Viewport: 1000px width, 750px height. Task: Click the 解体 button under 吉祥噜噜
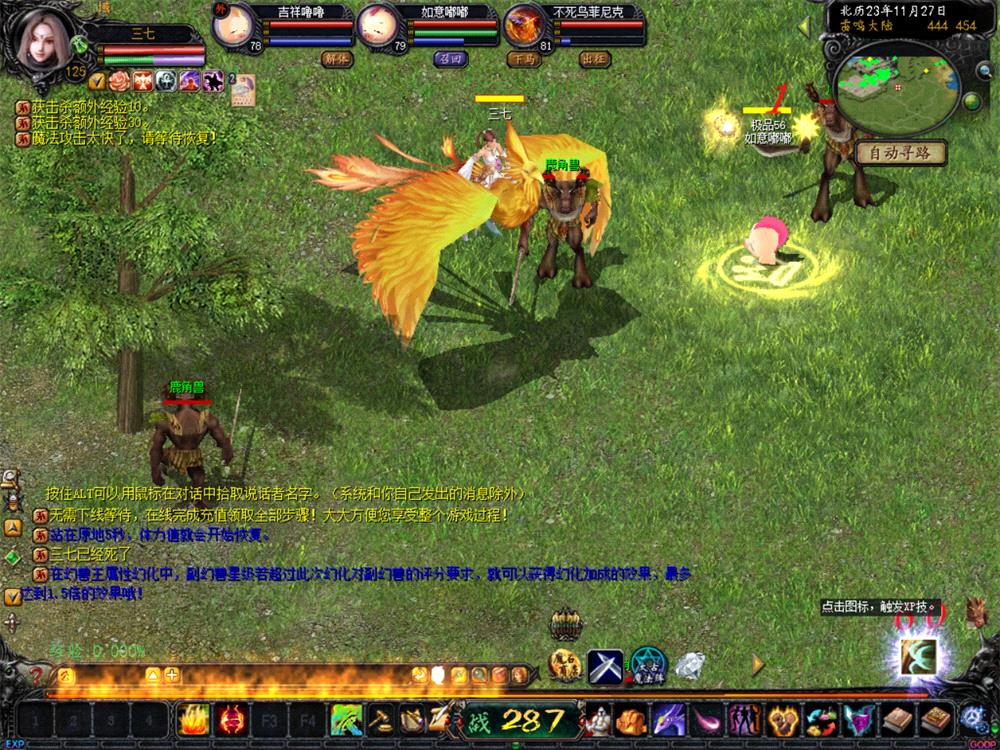pyautogui.click(x=336, y=58)
